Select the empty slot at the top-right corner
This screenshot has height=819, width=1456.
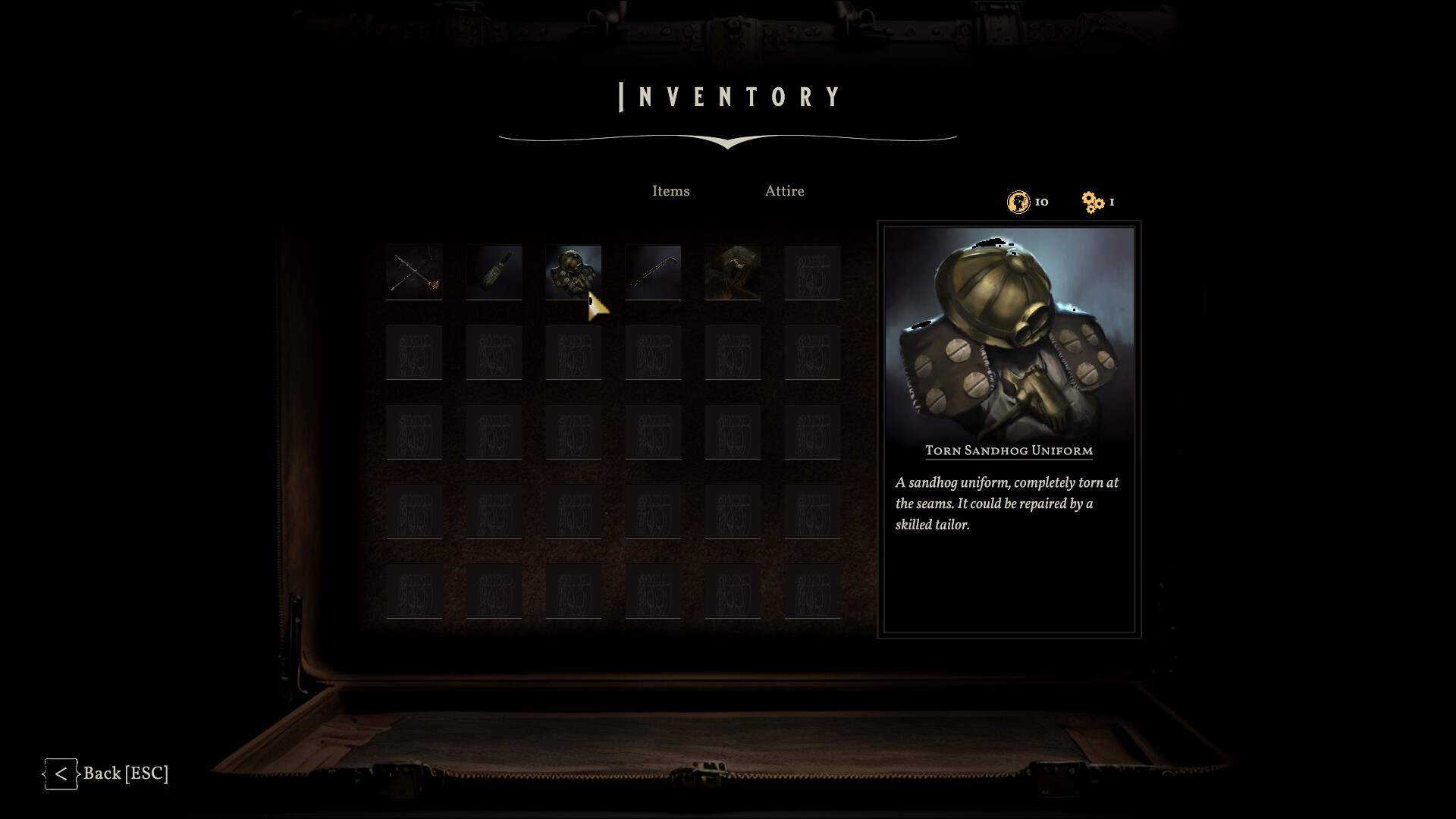pos(812,273)
